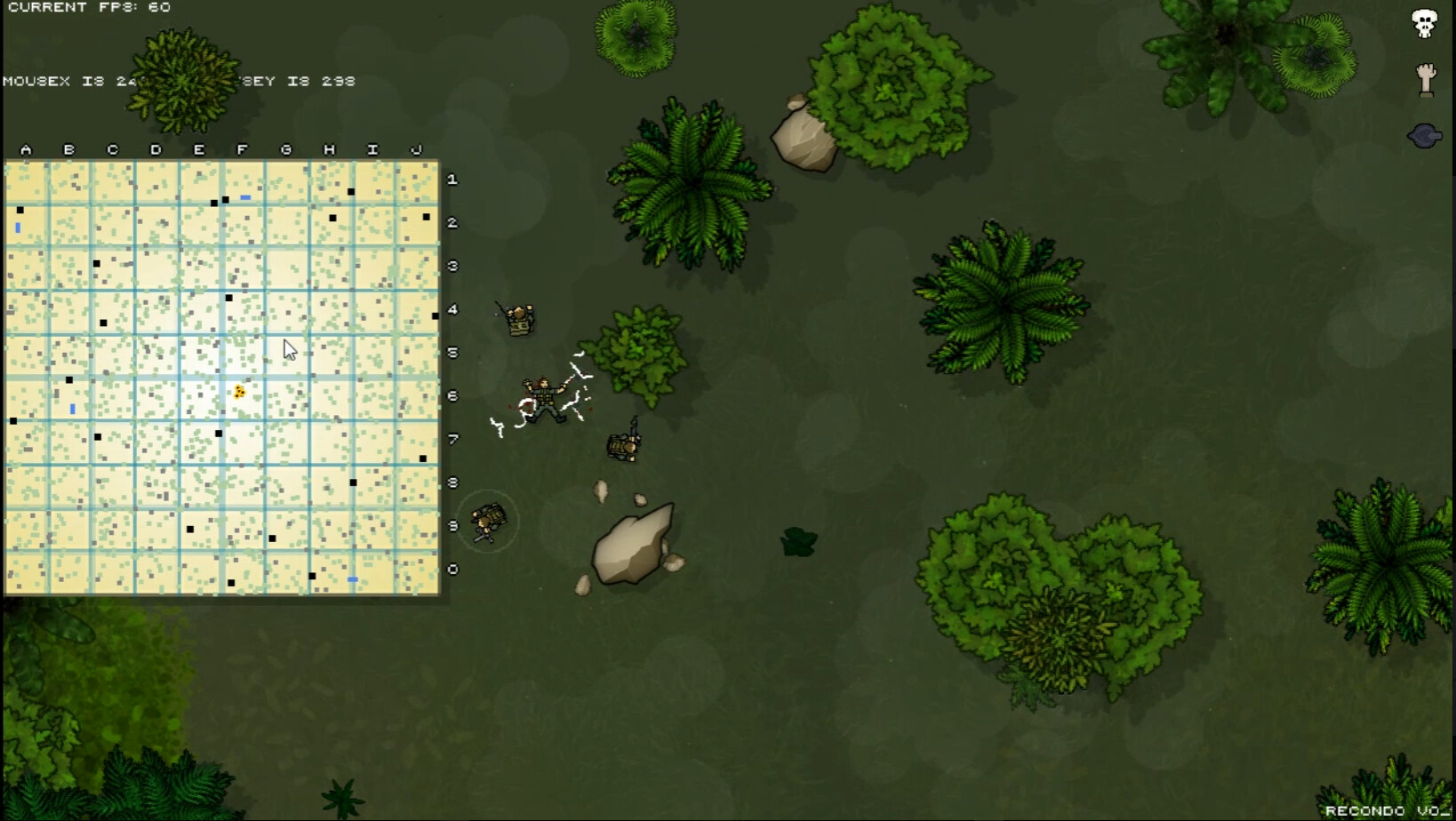The height and width of the screenshot is (821, 1456).
Task: Click the large boulder beside the fallen soldier
Action: (x=633, y=546)
